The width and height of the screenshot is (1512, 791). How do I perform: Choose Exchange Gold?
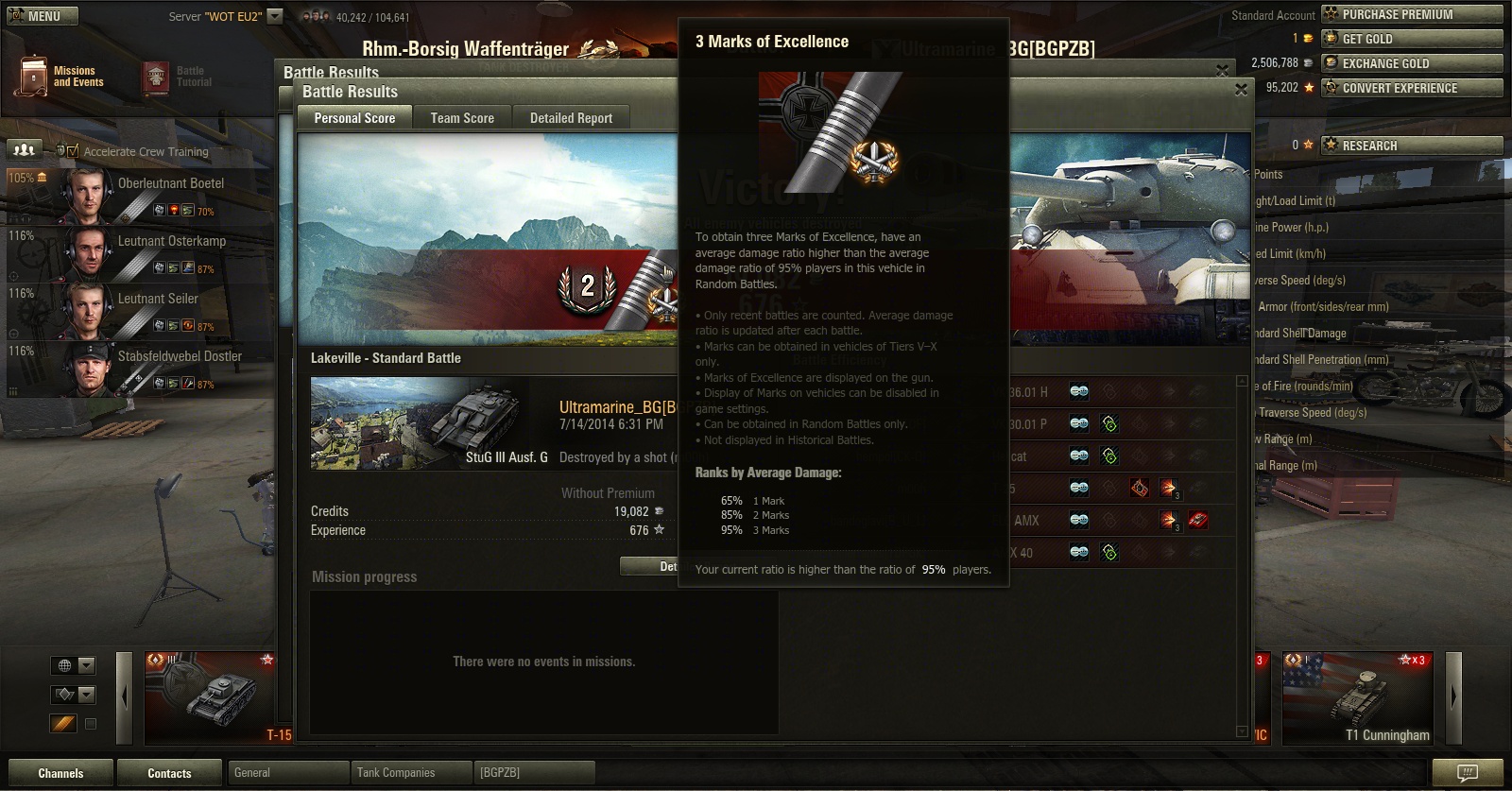pos(1411,63)
